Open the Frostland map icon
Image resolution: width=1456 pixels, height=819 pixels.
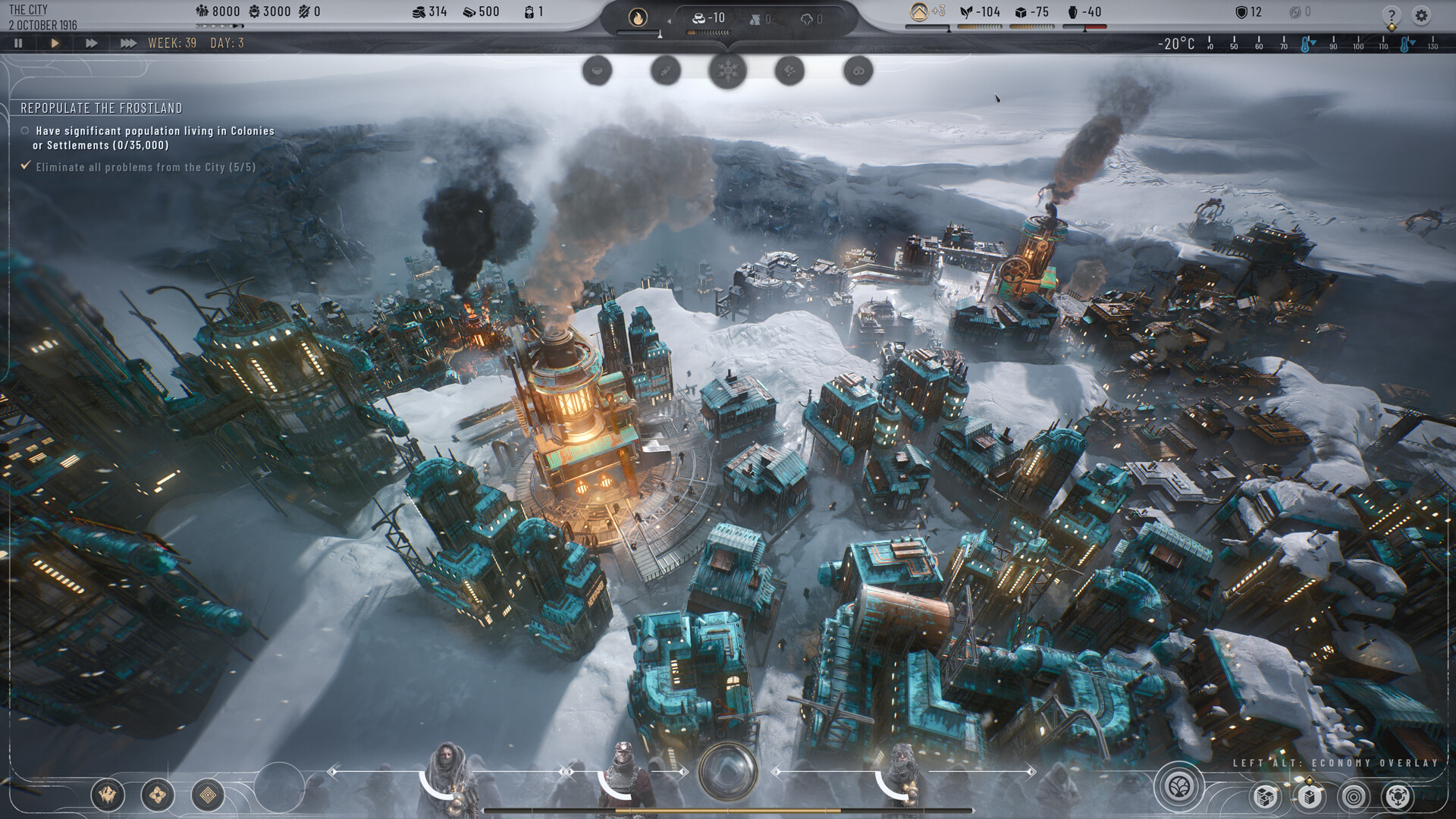coord(106,794)
